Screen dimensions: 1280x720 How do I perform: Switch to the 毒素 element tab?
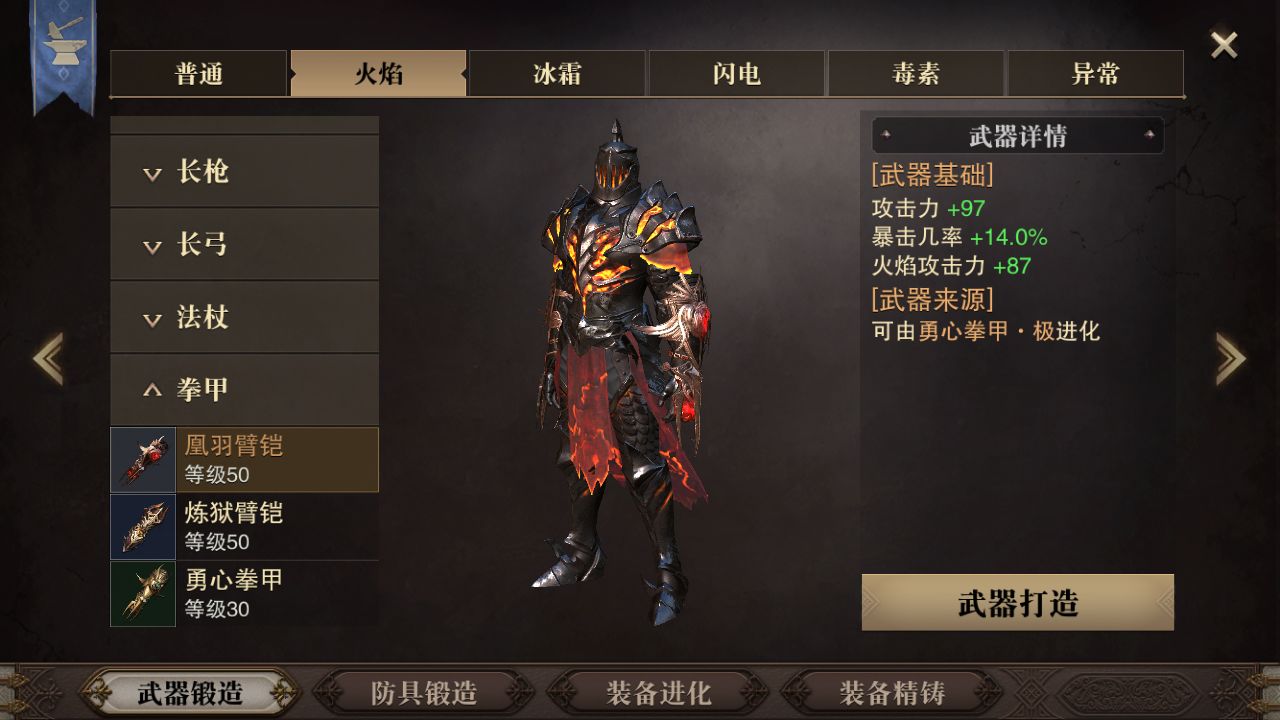pyautogui.click(x=916, y=74)
